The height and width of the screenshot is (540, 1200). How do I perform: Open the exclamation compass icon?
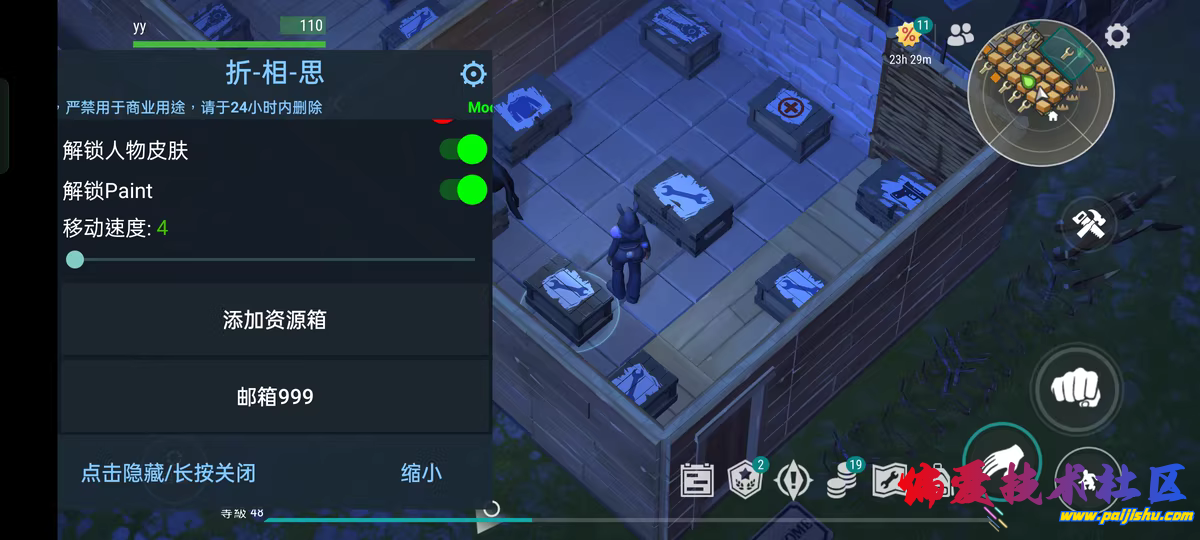794,480
